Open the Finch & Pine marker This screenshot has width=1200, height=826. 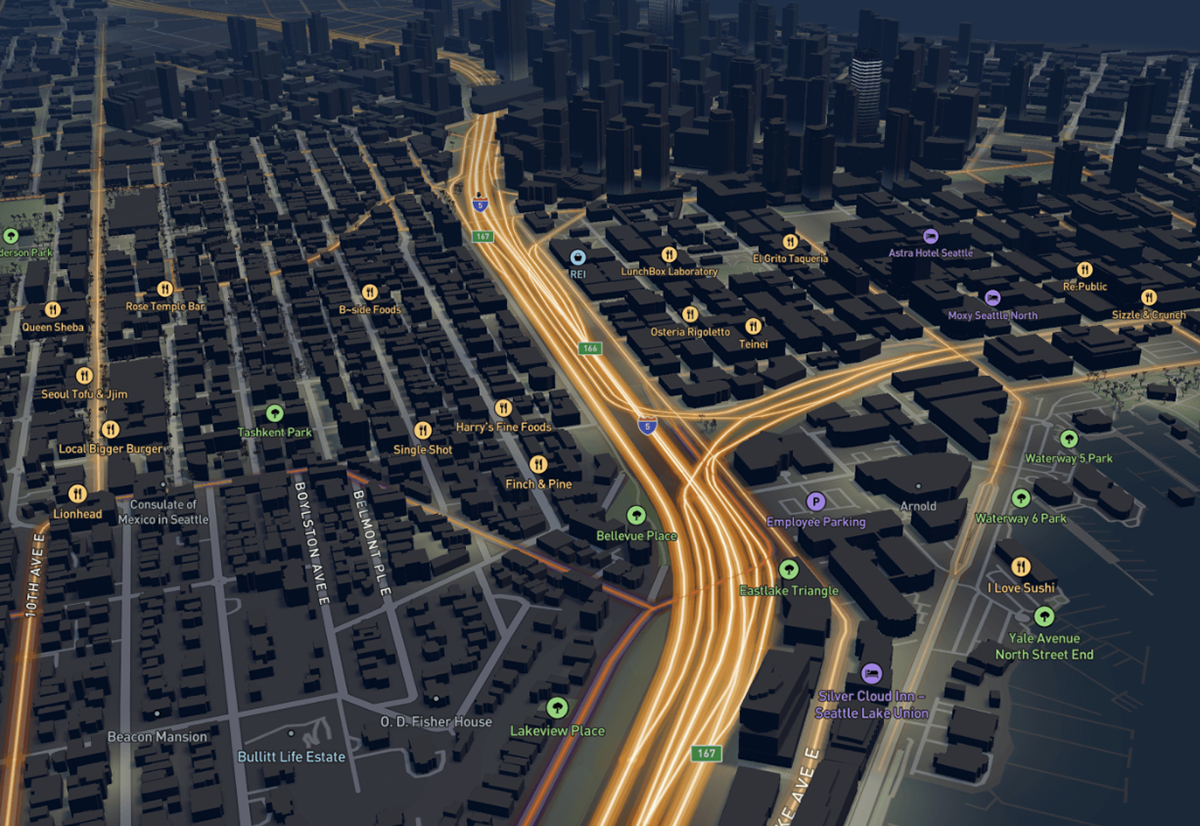click(x=538, y=465)
